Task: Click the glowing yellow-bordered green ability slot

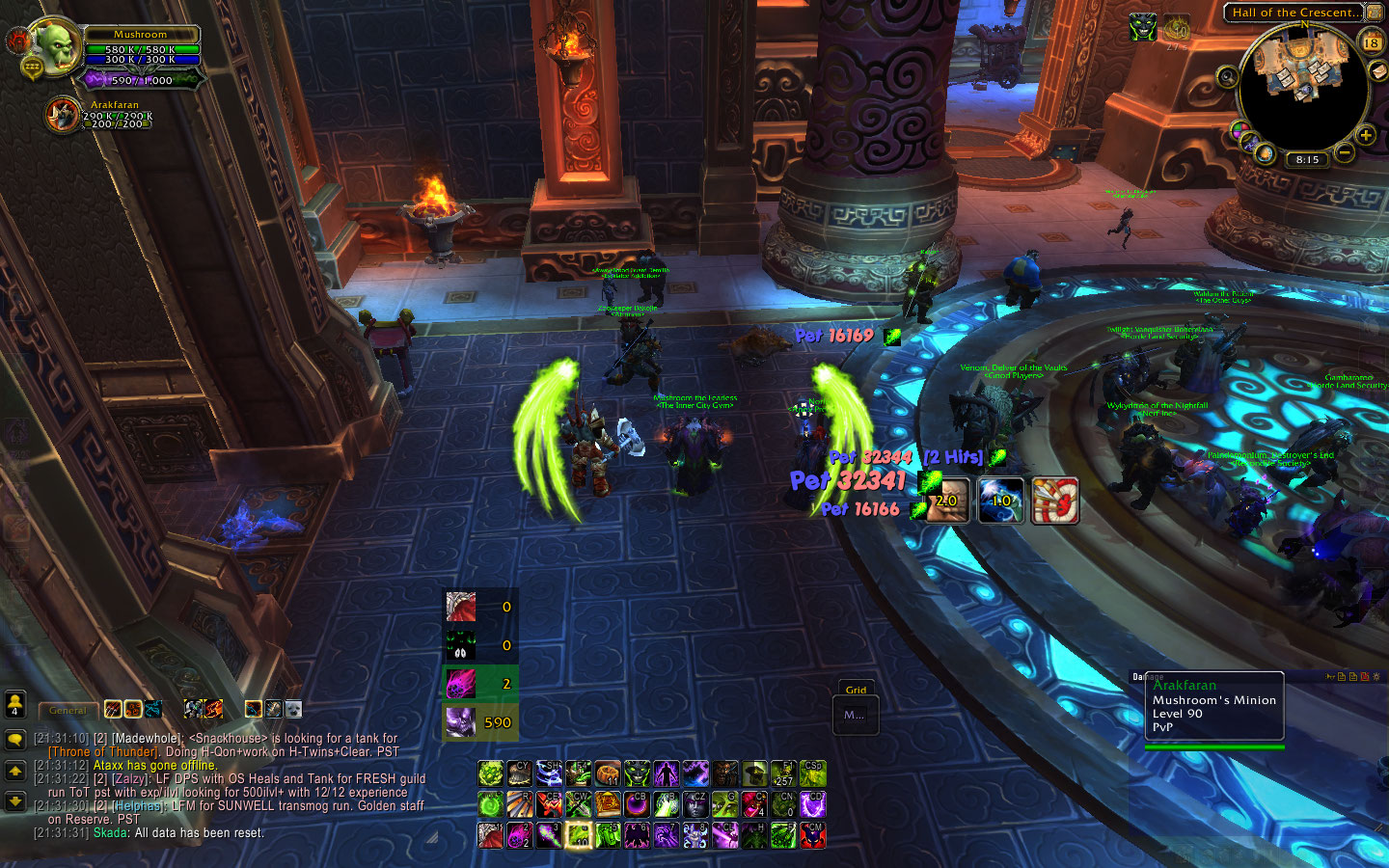Action: [x=579, y=834]
